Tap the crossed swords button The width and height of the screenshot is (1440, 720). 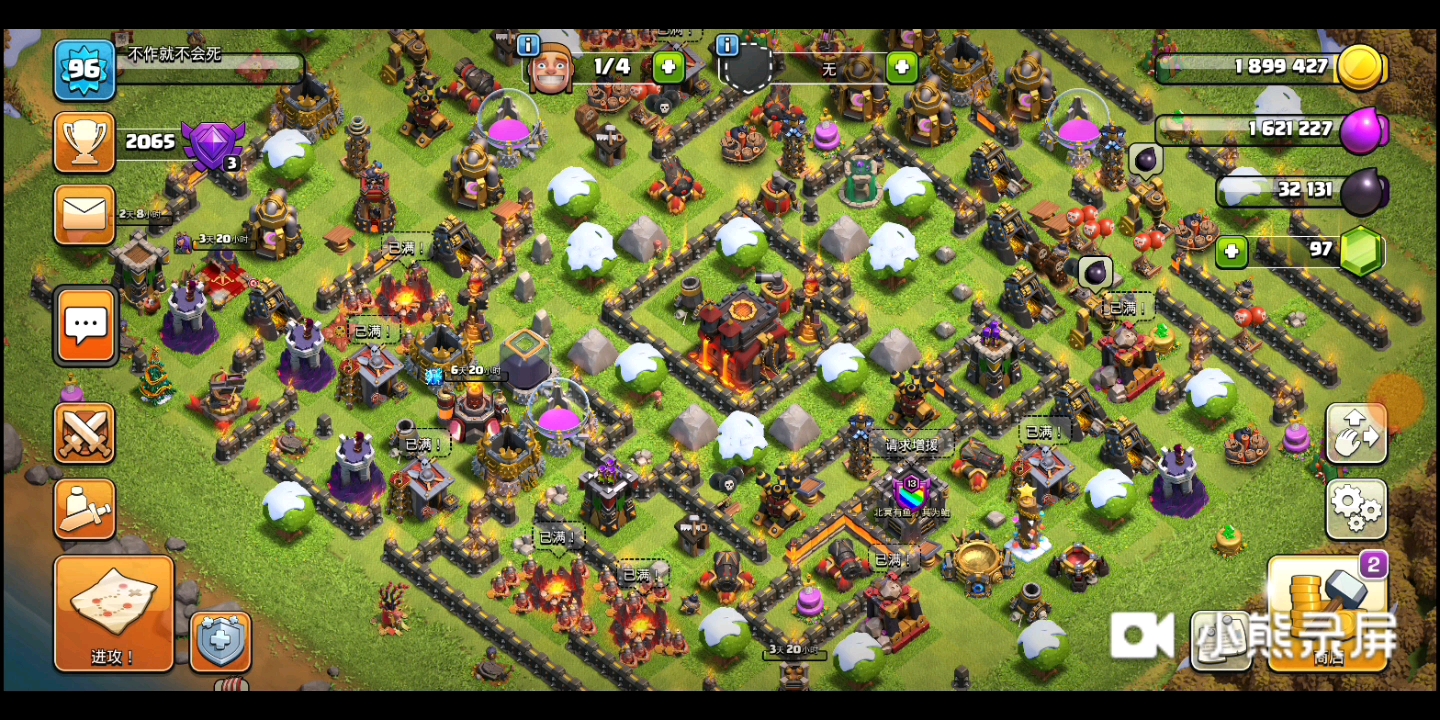84,433
